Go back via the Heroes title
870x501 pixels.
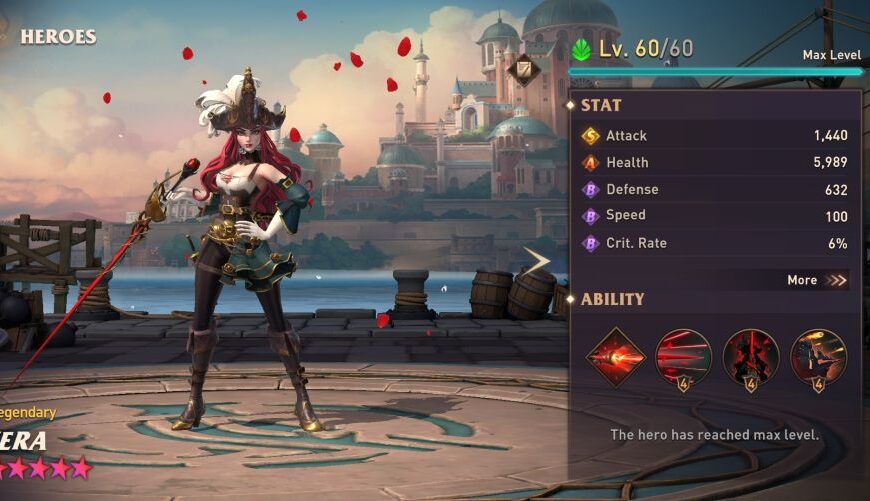click(x=57, y=37)
